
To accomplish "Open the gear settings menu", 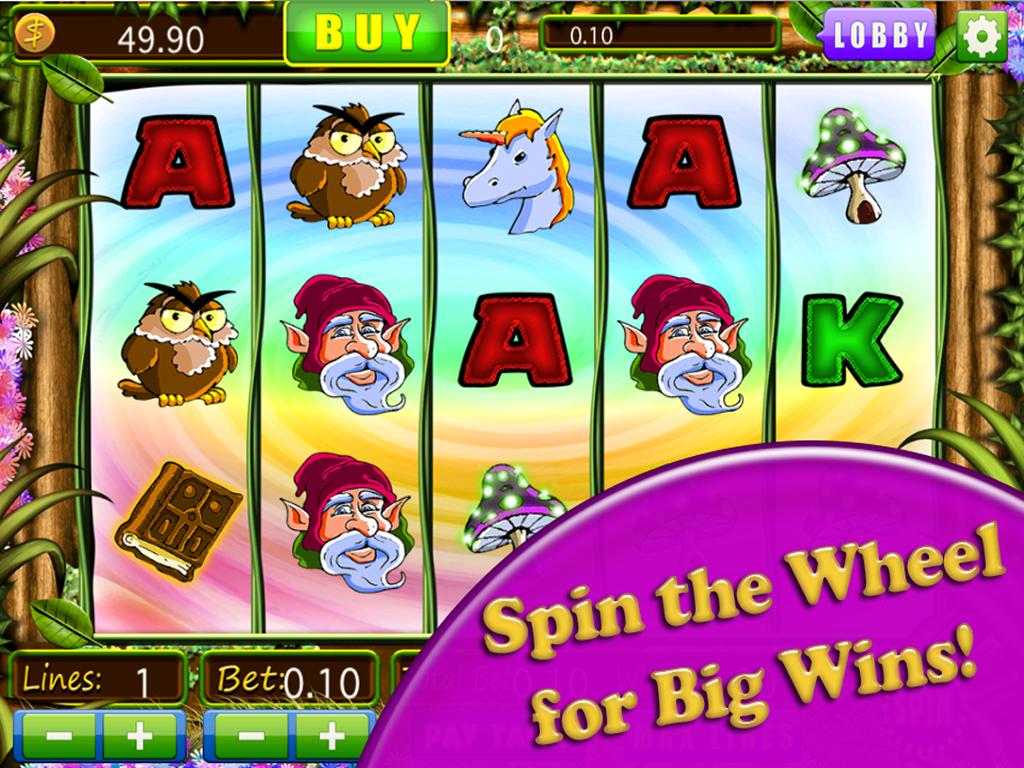I will tap(981, 36).
